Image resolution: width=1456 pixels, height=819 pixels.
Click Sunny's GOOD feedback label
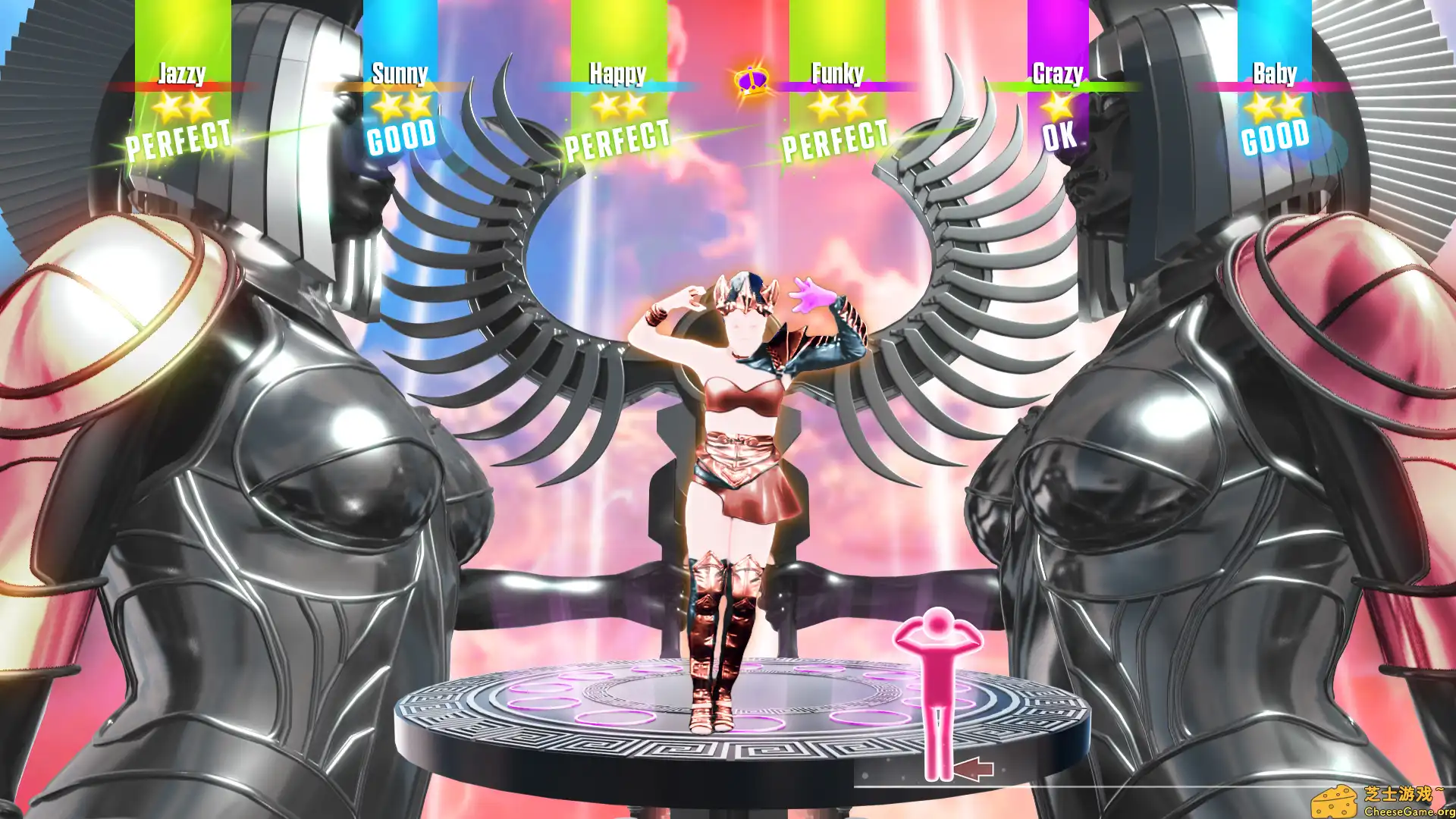click(x=402, y=138)
